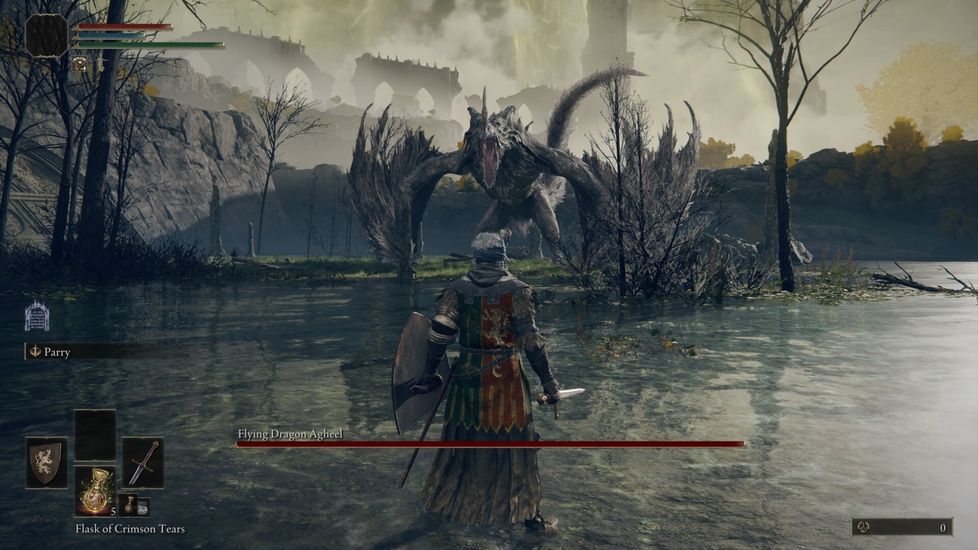
Task: Click the octagonal emblem frame beside the health bar
Action: click(x=46, y=36)
